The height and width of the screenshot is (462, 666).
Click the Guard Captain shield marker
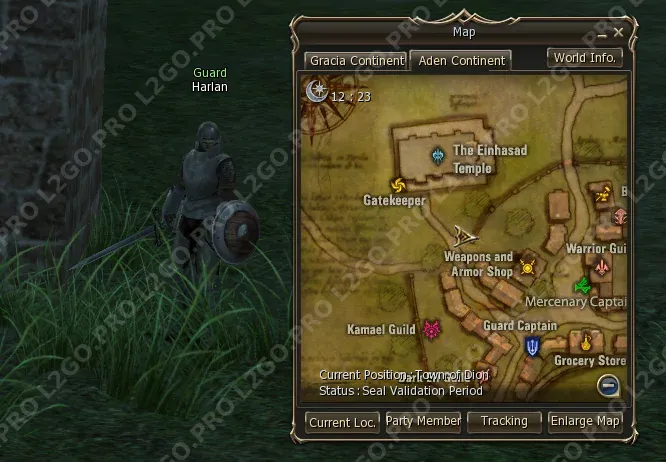(x=532, y=346)
